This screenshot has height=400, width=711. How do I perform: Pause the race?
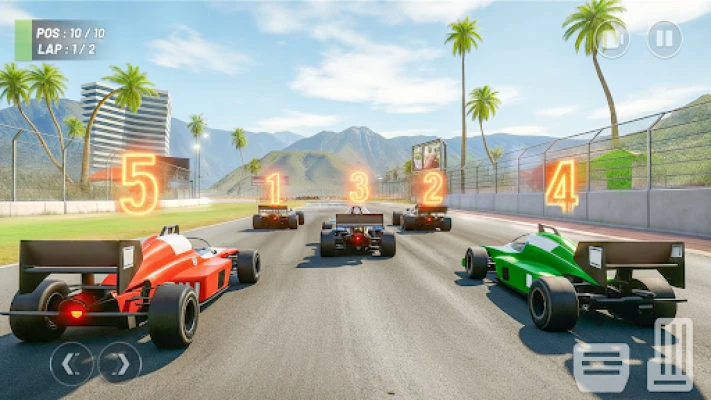663,39
